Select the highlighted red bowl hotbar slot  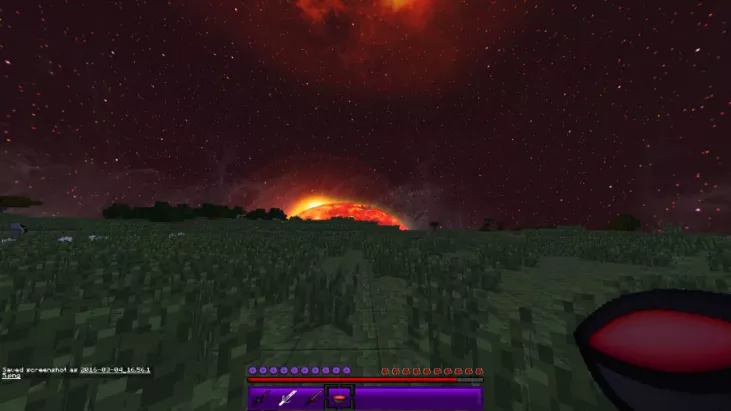pyautogui.click(x=340, y=398)
